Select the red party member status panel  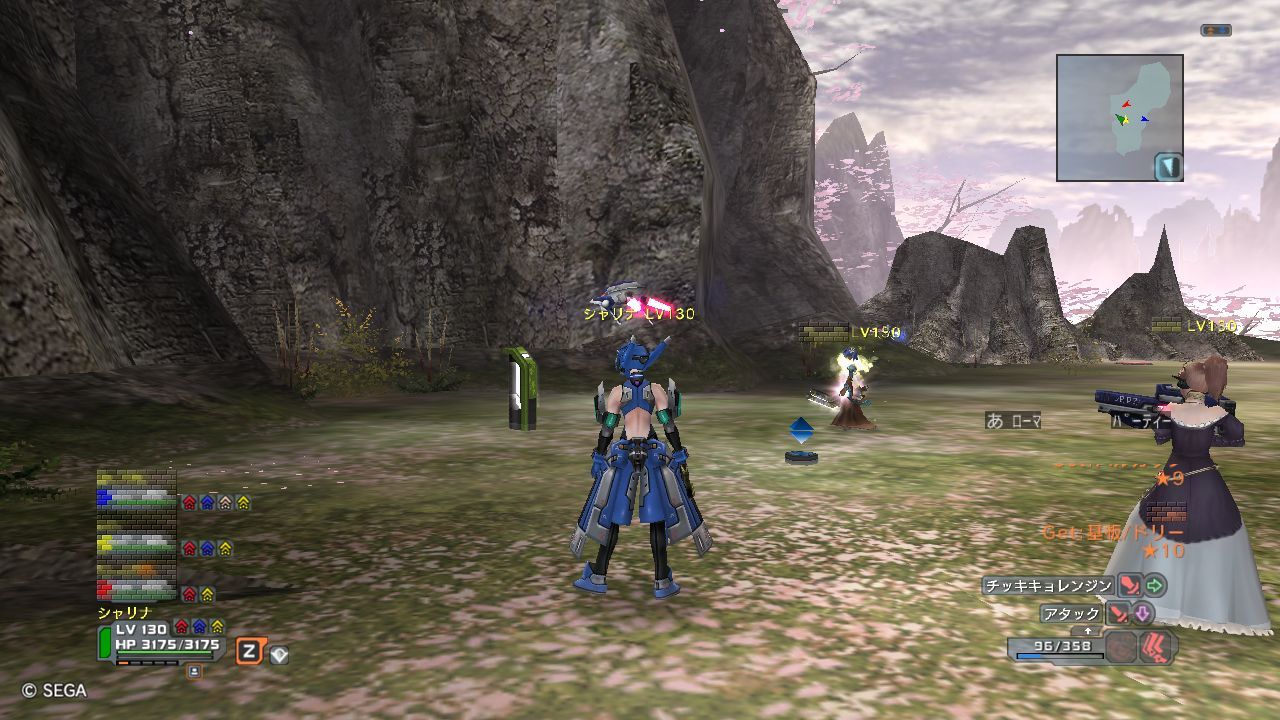[136, 588]
